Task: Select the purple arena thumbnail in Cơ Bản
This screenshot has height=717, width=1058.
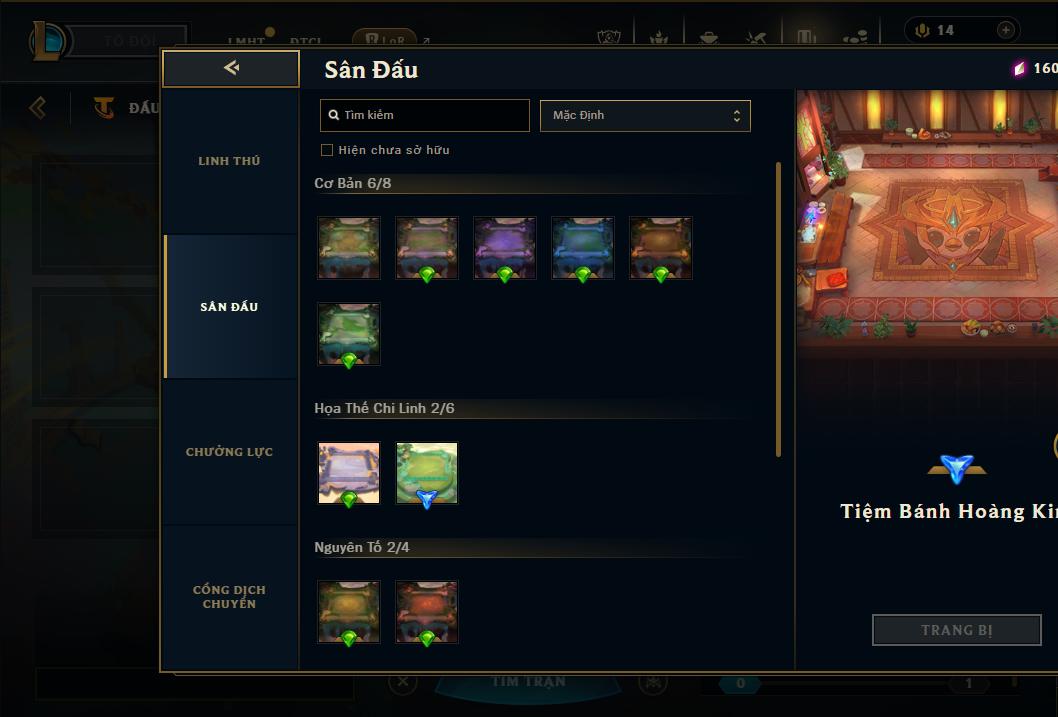Action: [505, 247]
